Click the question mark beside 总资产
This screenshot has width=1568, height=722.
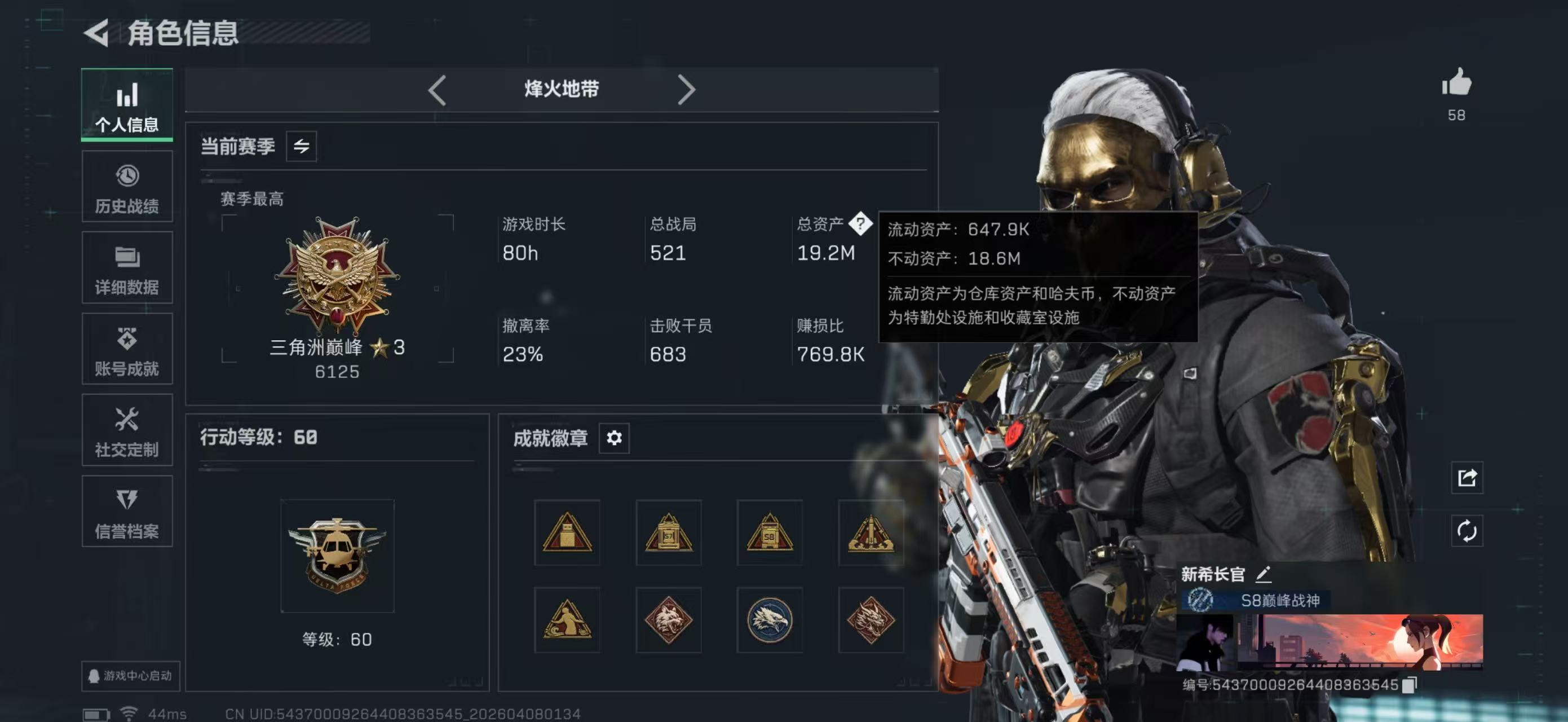862,225
